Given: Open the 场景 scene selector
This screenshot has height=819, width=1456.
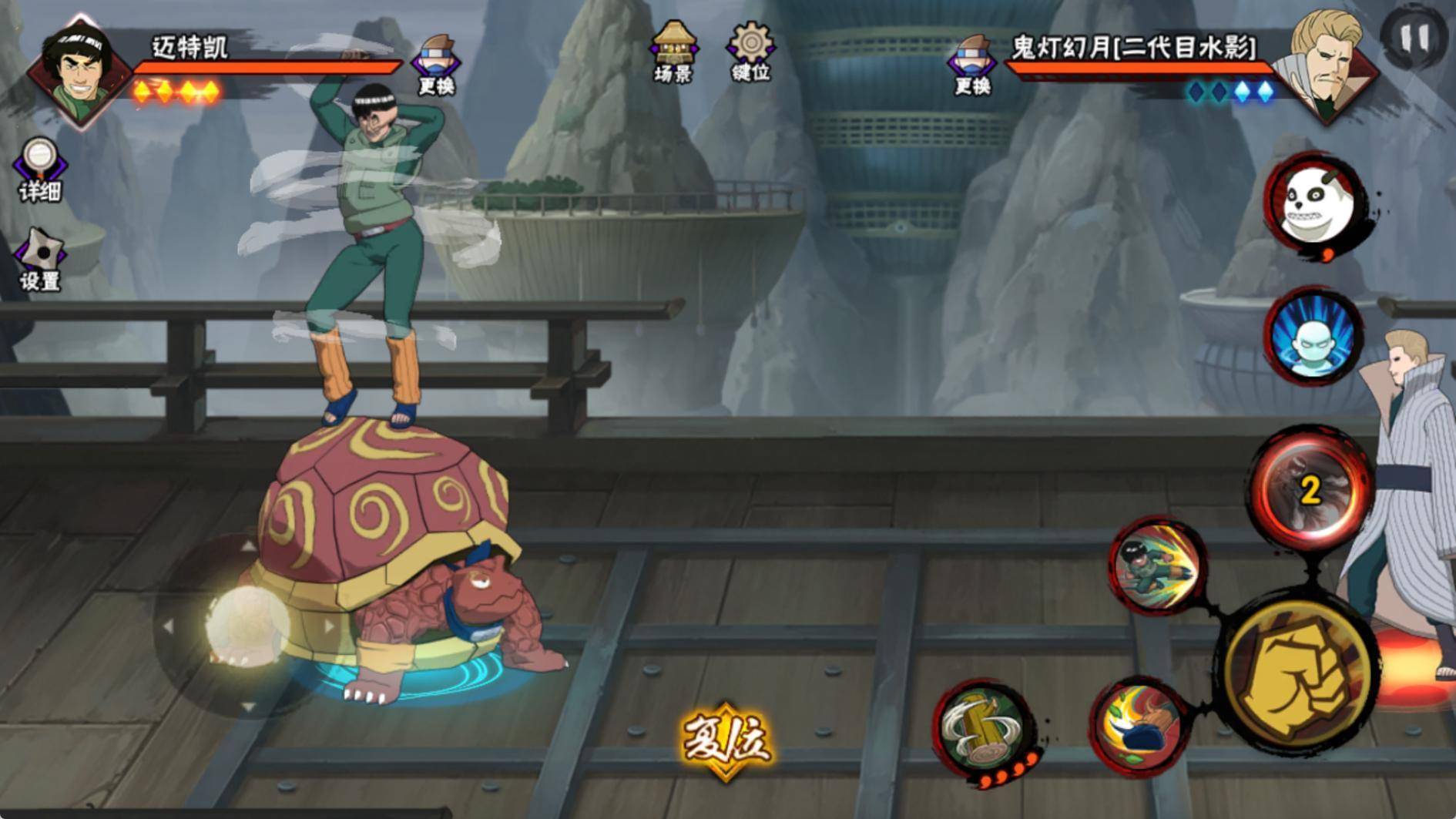Looking at the screenshot, I should pos(673,51).
